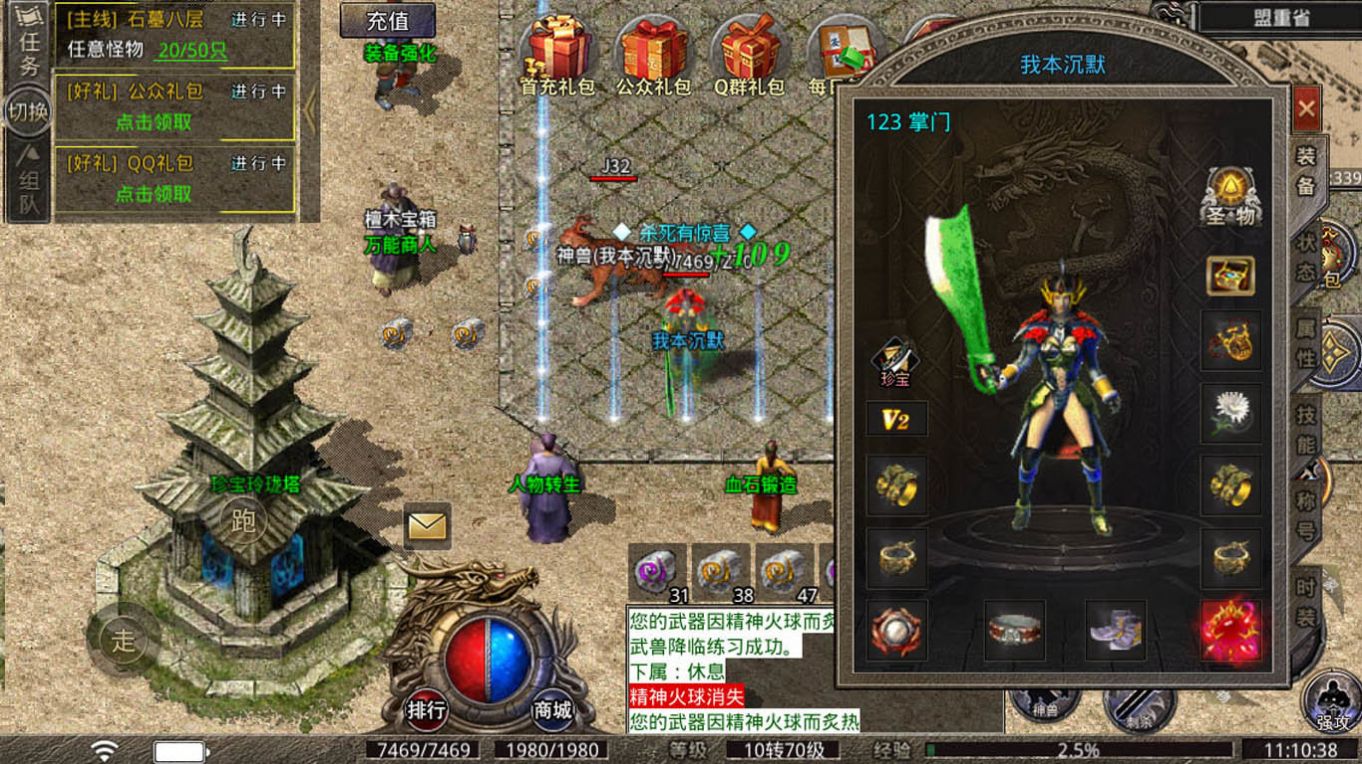1362x764 pixels.
Task: Open the 排行 ranking button
Action: [427, 709]
